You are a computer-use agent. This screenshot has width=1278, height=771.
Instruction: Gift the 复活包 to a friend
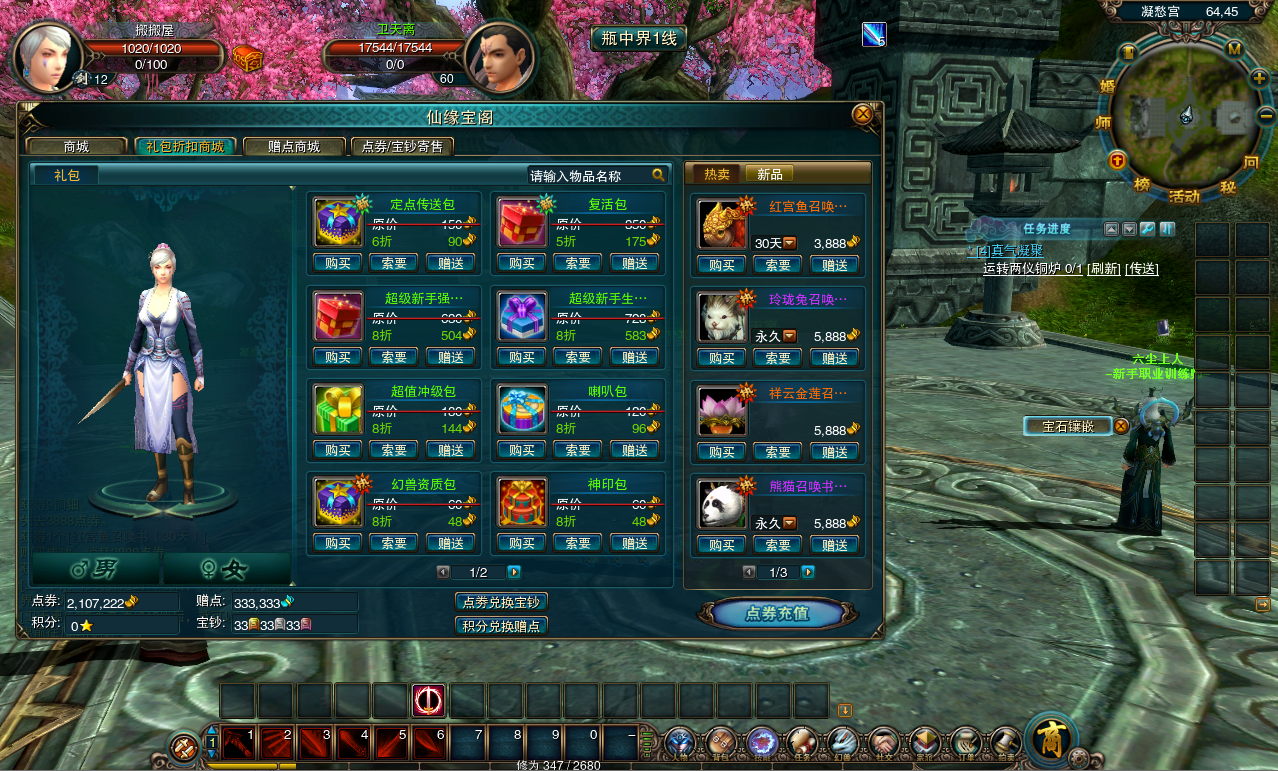(634, 263)
